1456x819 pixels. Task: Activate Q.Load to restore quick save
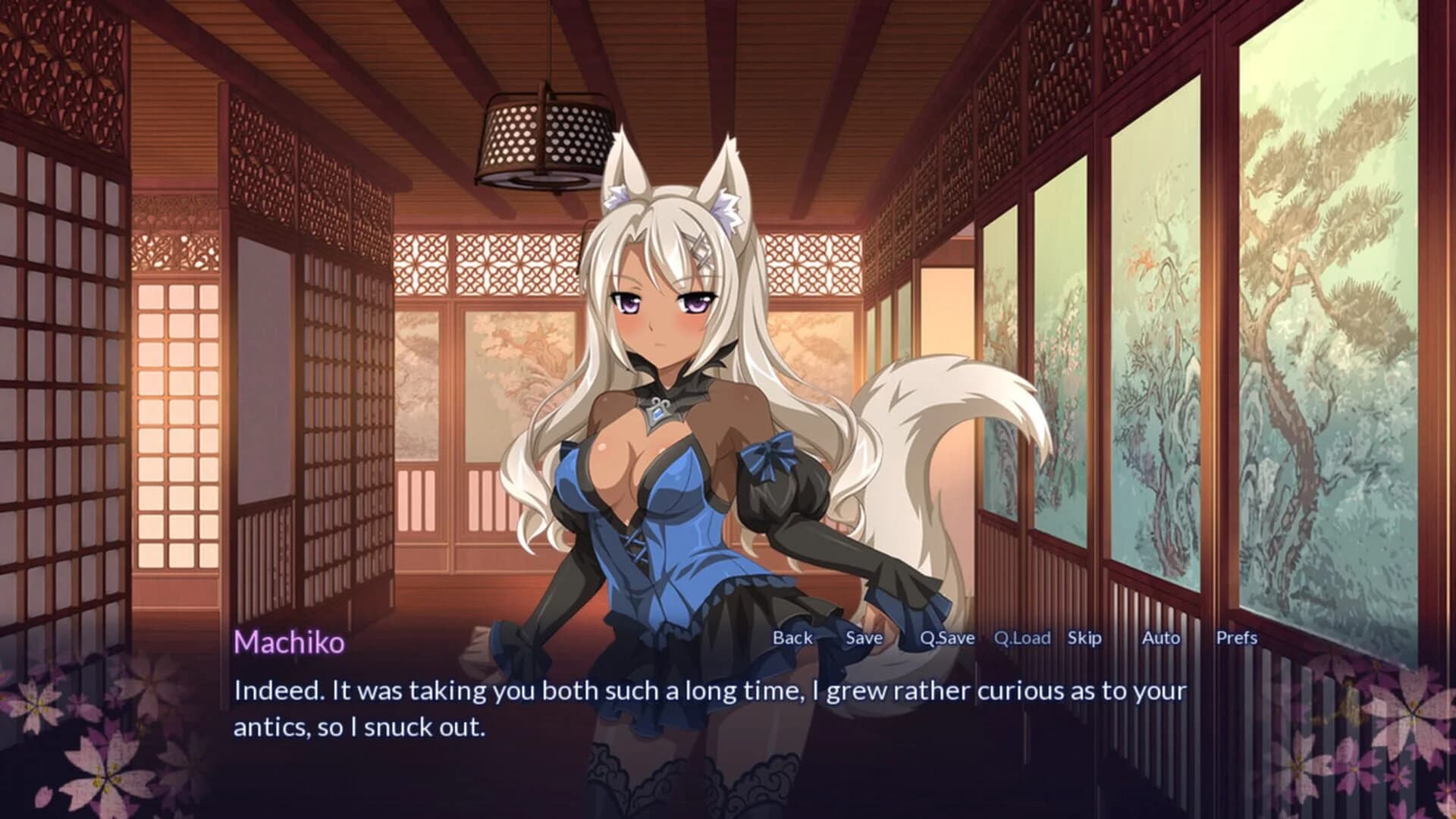click(1022, 638)
